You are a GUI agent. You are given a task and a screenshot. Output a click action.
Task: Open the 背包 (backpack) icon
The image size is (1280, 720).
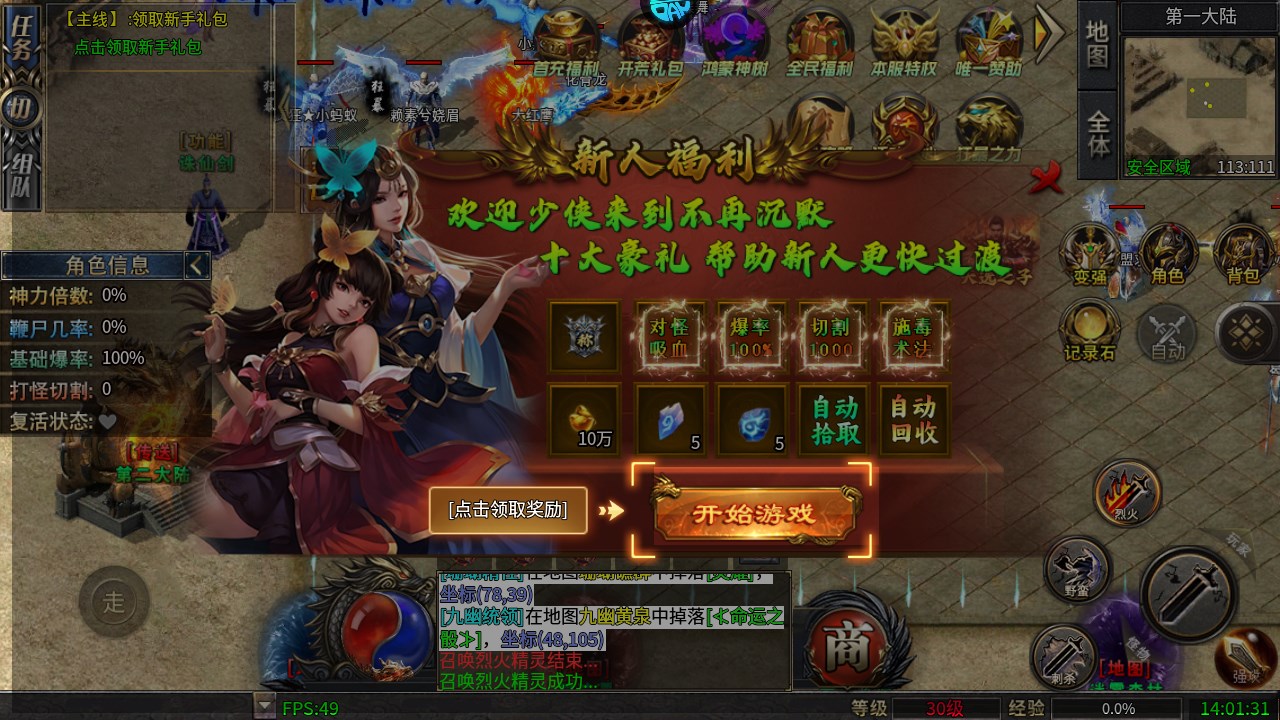tap(1245, 252)
